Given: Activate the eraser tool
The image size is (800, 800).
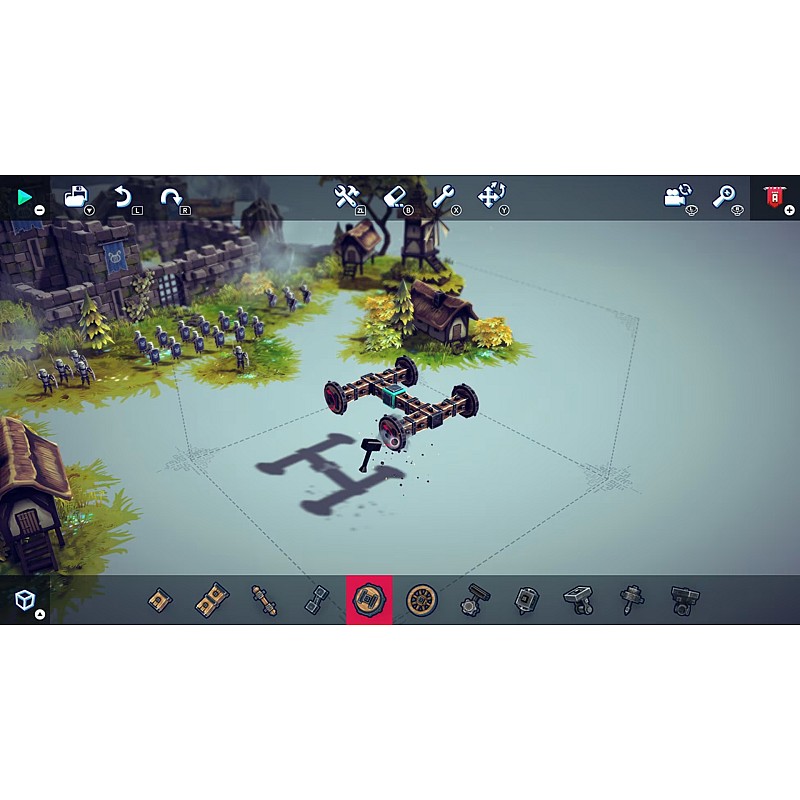Looking at the screenshot, I should (395, 196).
